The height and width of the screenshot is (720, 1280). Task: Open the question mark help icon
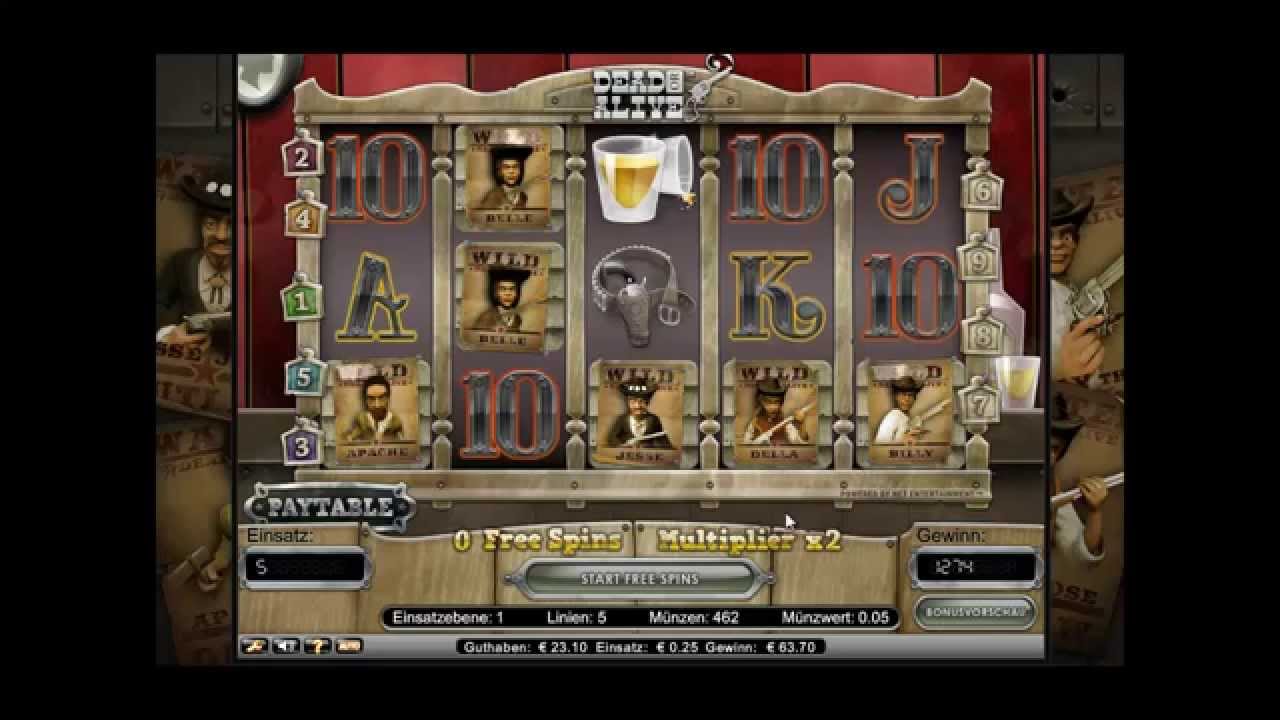tap(316, 646)
